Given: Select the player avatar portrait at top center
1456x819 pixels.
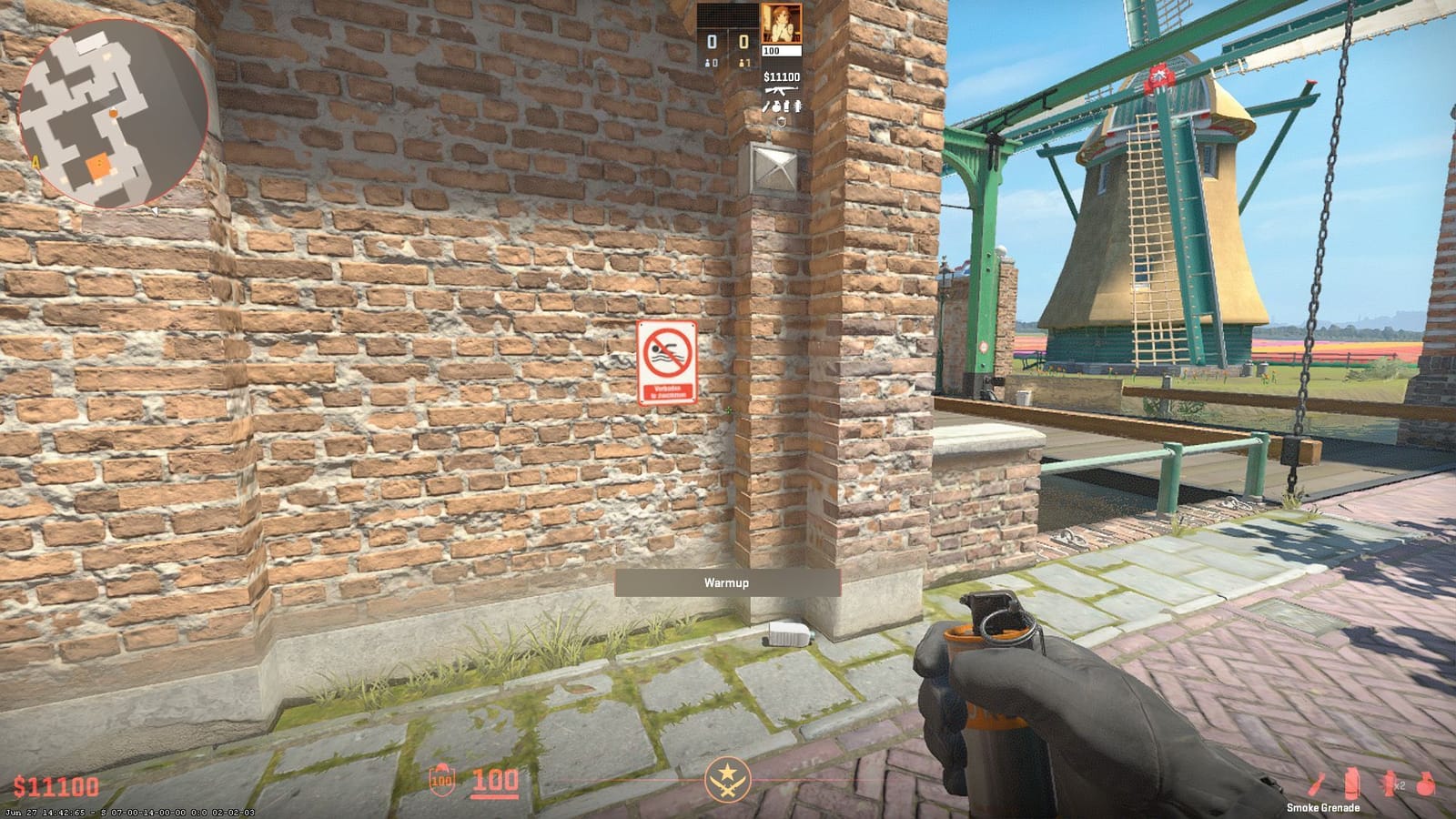Looking at the screenshot, I should click(x=782, y=23).
